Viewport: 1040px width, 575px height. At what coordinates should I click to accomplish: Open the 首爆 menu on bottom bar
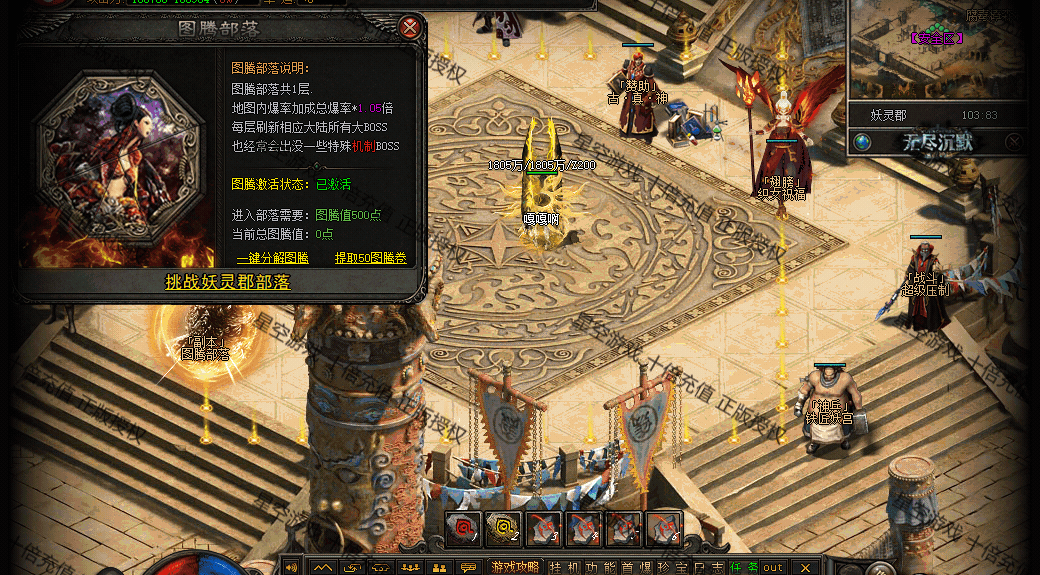638,567
